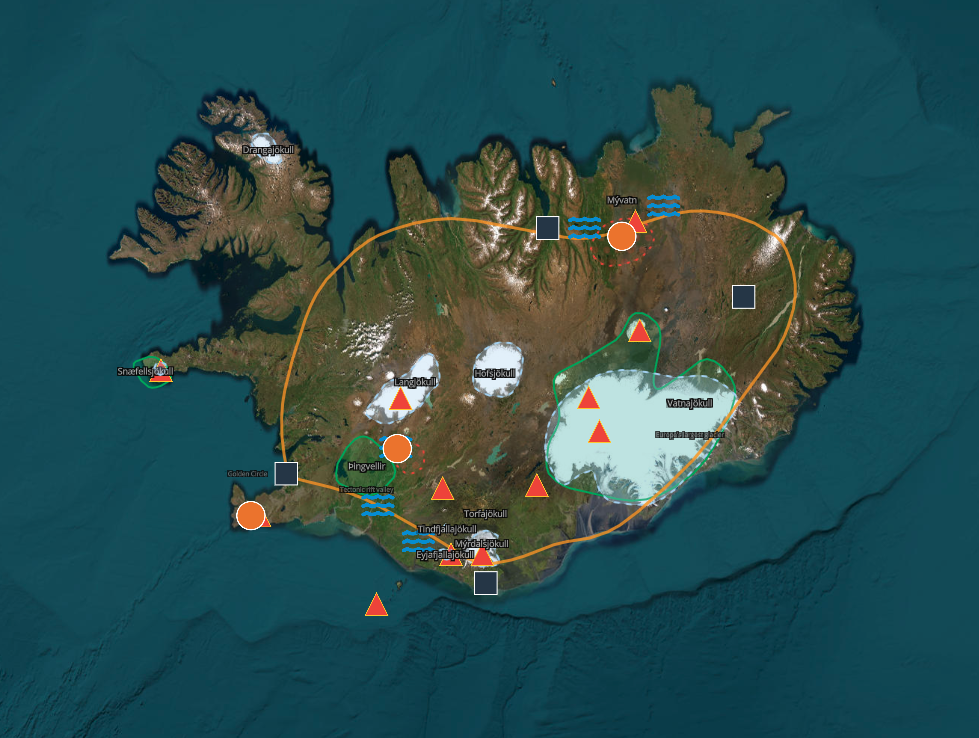Click the blue wave icon beside Tindfjallajökull
The height and width of the screenshot is (738, 979).
coord(417,543)
